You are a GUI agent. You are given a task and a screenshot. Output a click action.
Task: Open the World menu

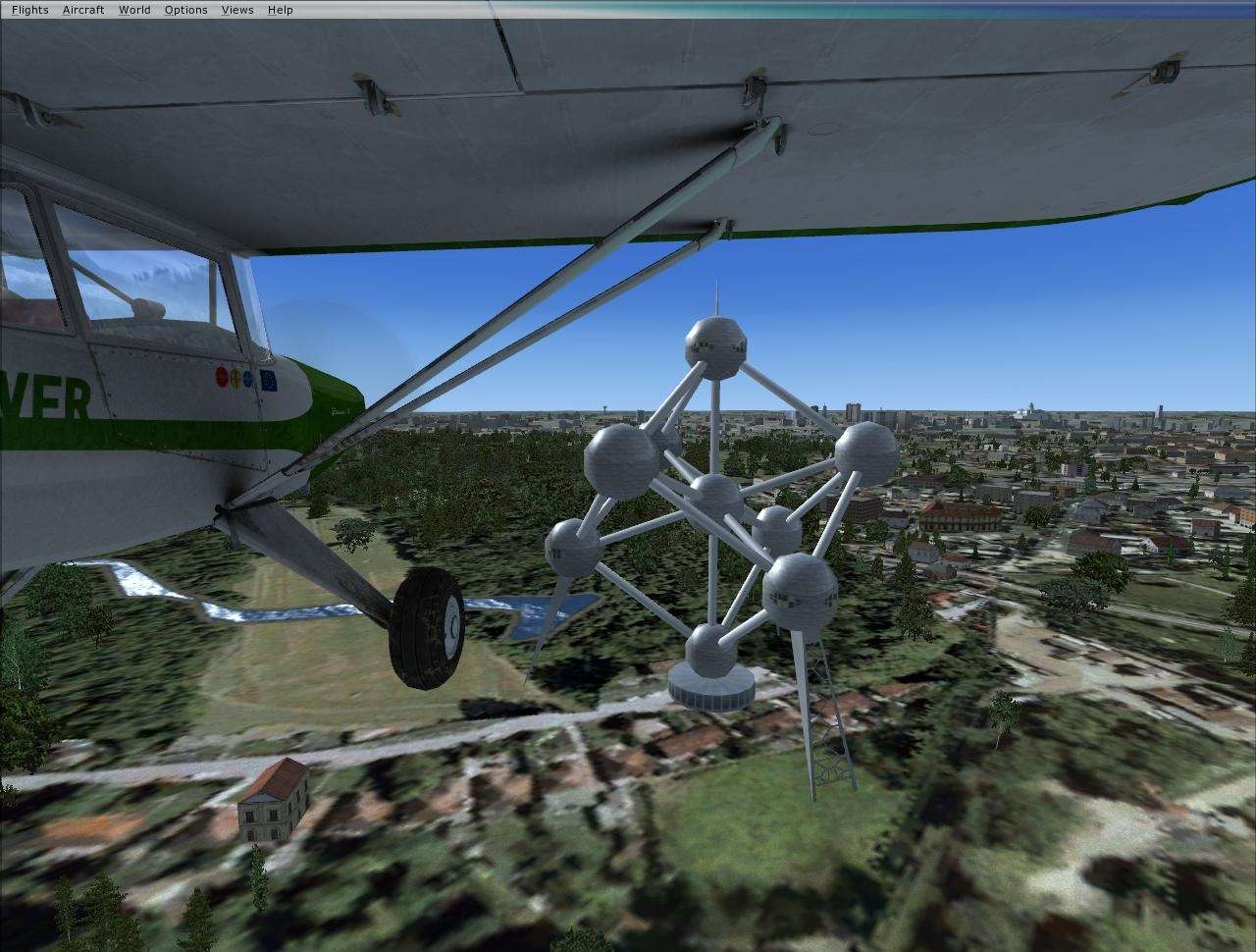[132, 9]
